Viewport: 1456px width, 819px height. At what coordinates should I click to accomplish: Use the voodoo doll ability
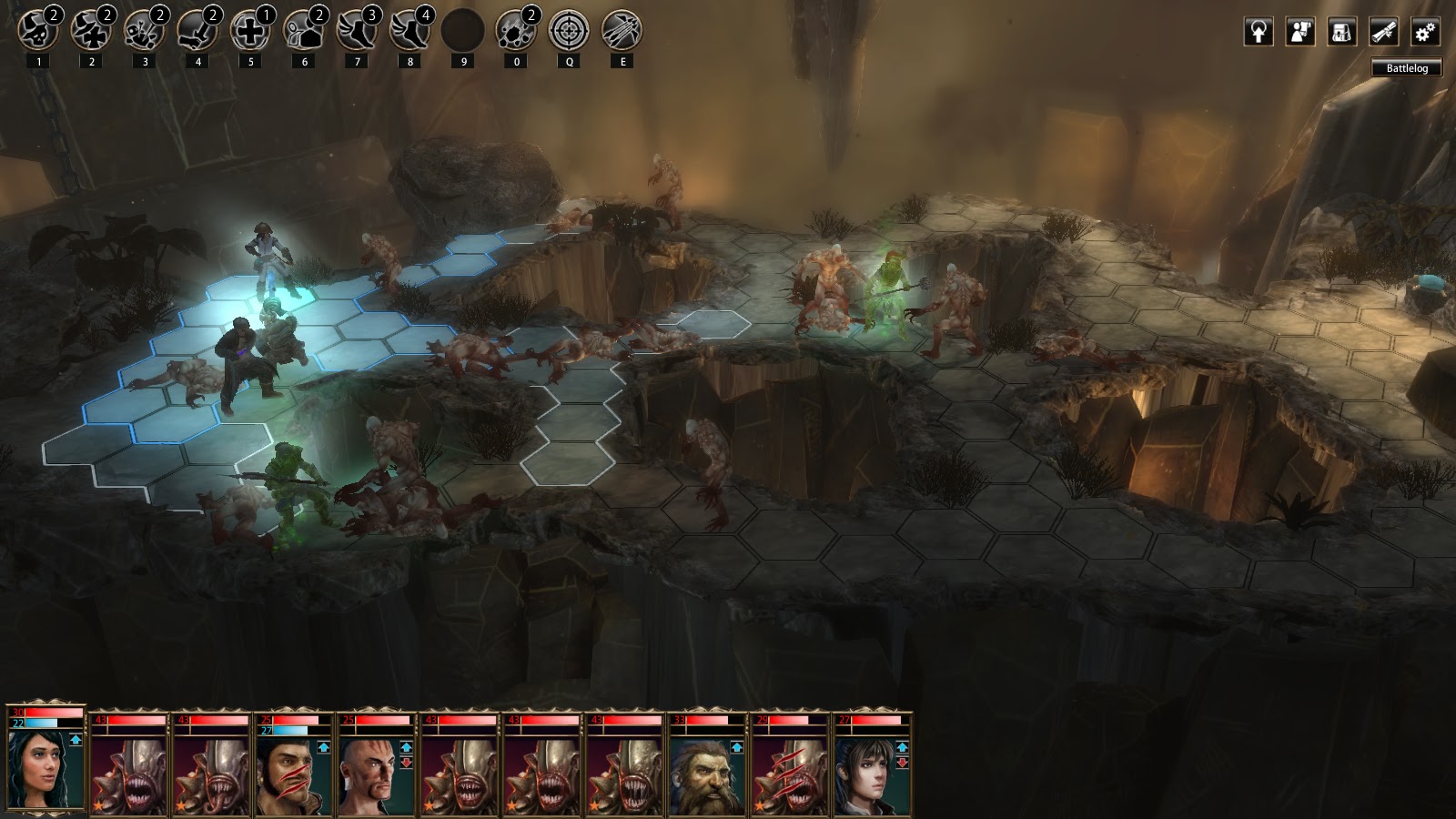(145, 31)
